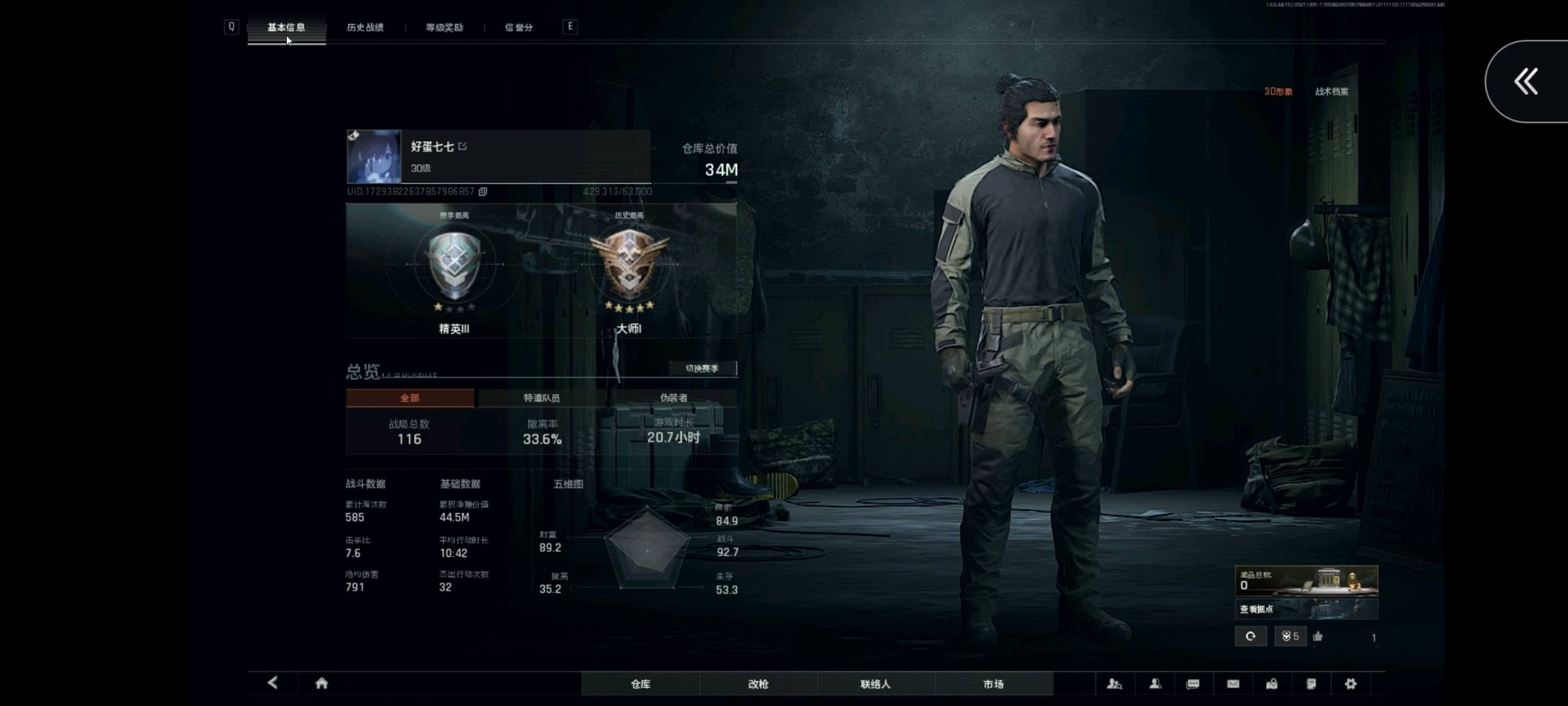Filter overview by 特遣队员

coord(541,398)
